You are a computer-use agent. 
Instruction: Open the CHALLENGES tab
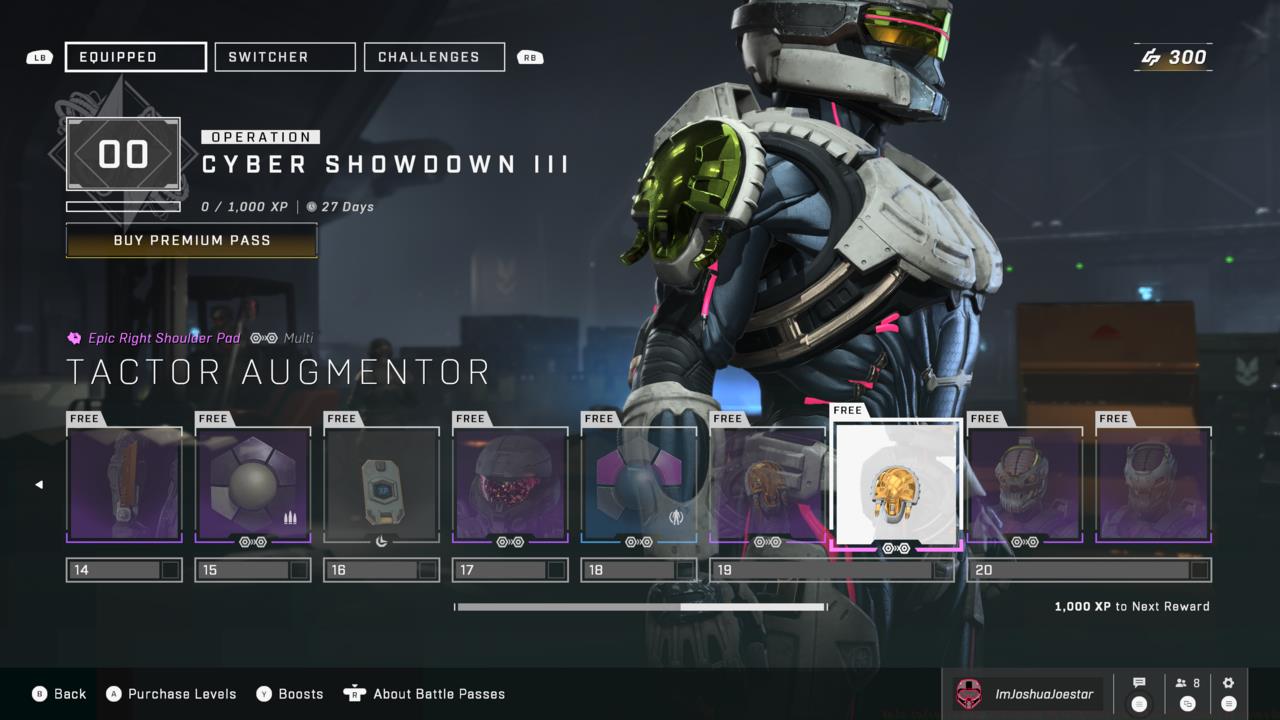point(434,56)
